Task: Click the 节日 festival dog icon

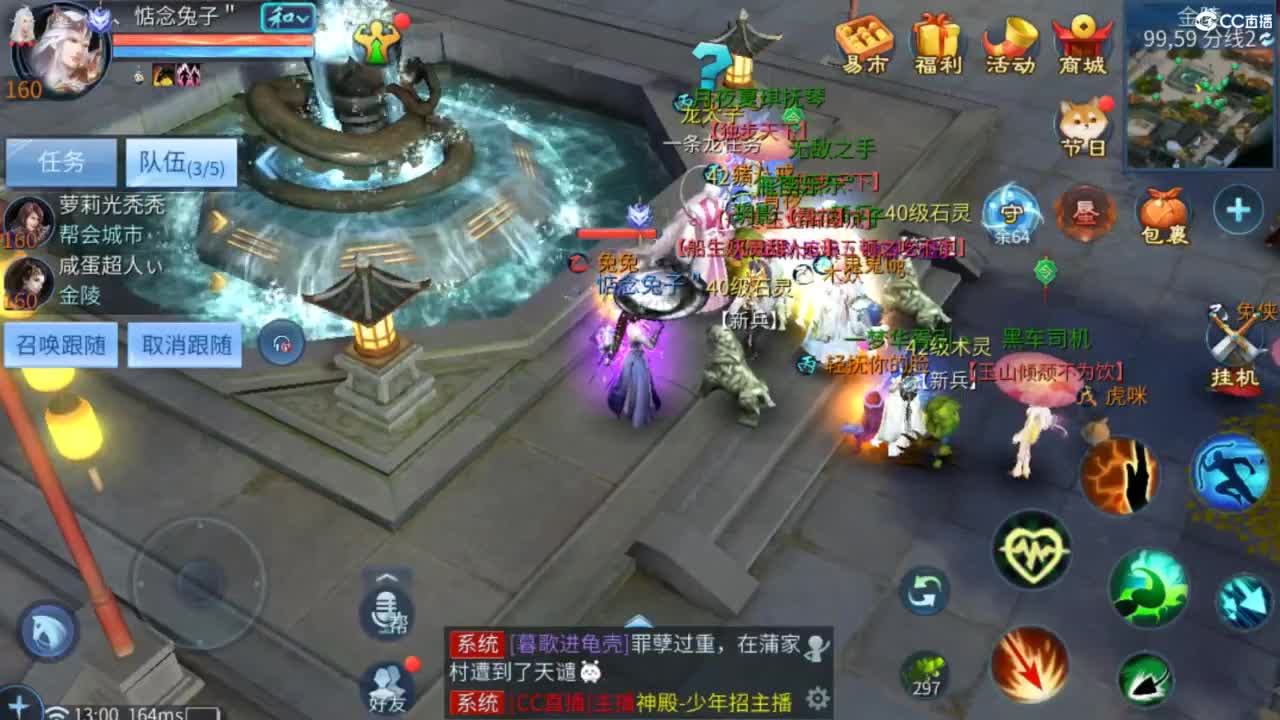Action: click(x=1083, y=122)
